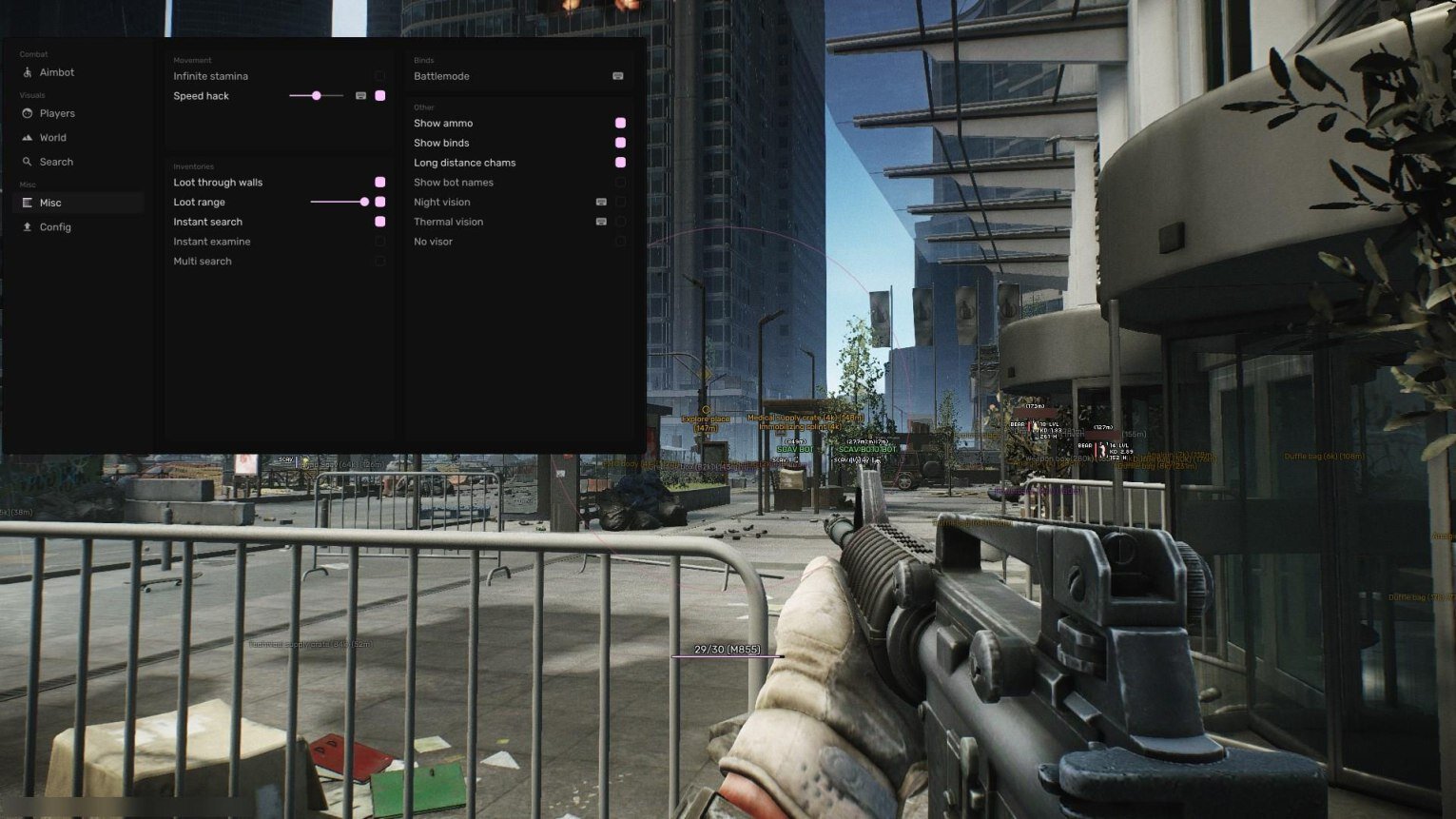Tick the Multi search checkbox
This screenshot has width=1456, height=819.
(379, 262)
